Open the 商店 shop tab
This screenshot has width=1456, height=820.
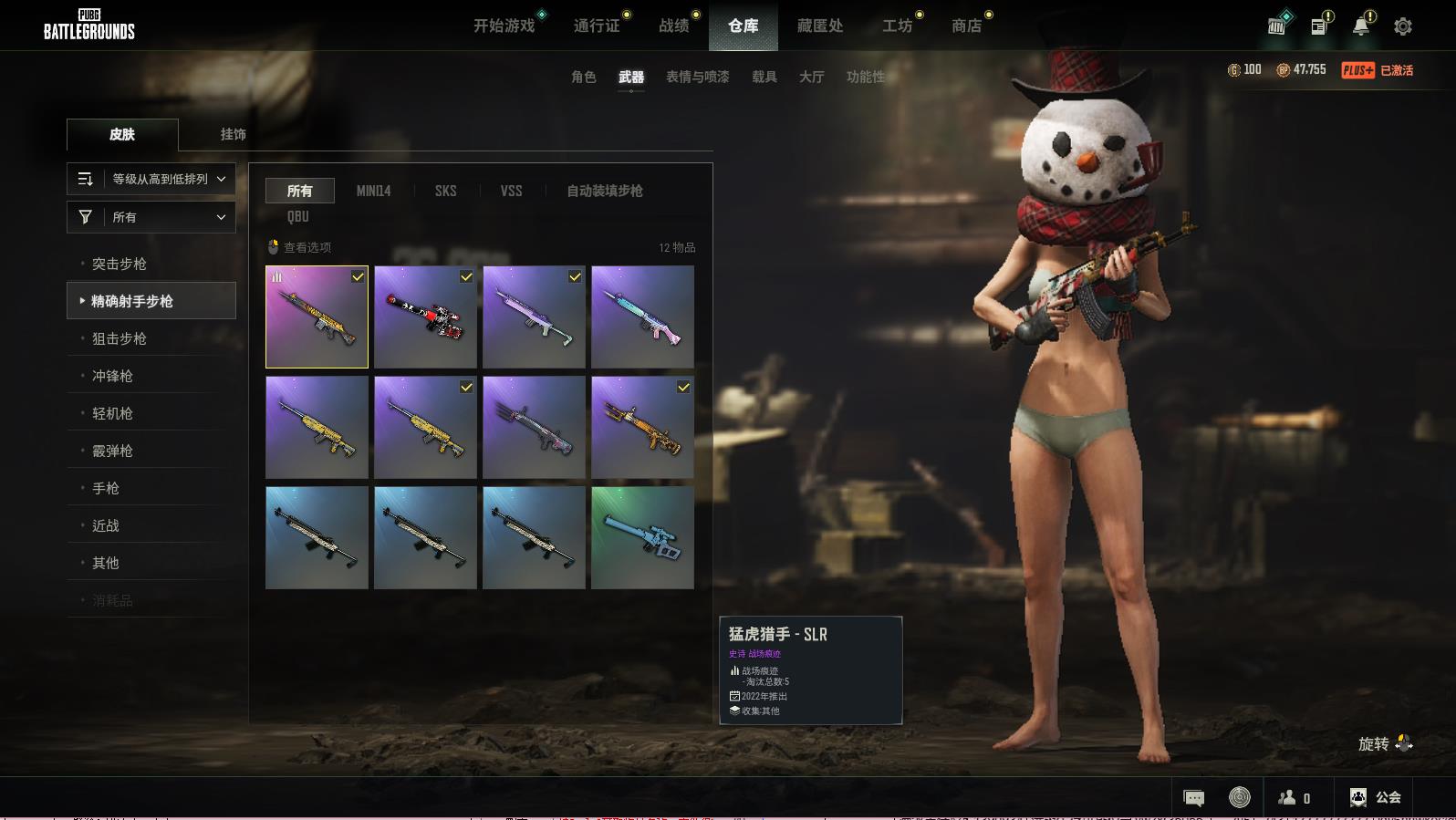966,26
